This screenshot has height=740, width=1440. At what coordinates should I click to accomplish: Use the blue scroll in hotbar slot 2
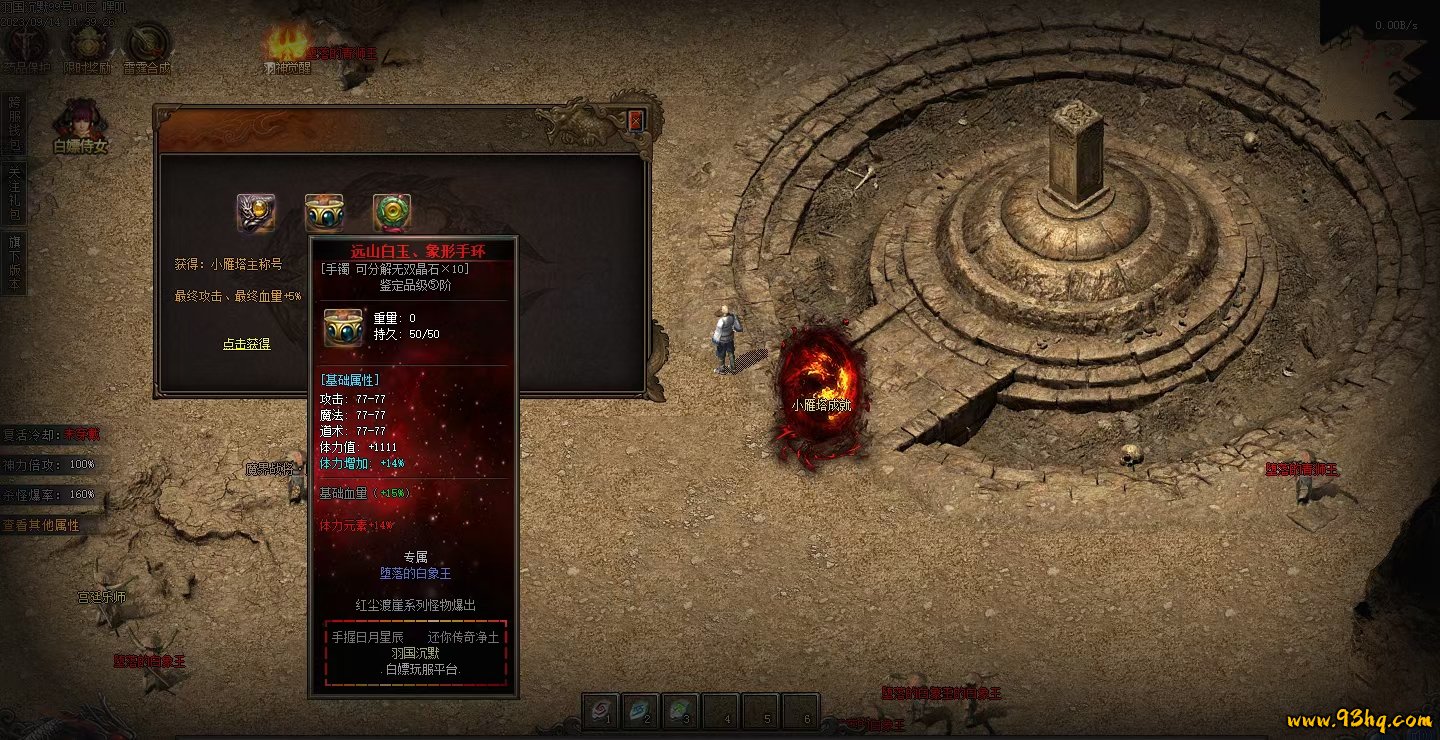point(641,711)
